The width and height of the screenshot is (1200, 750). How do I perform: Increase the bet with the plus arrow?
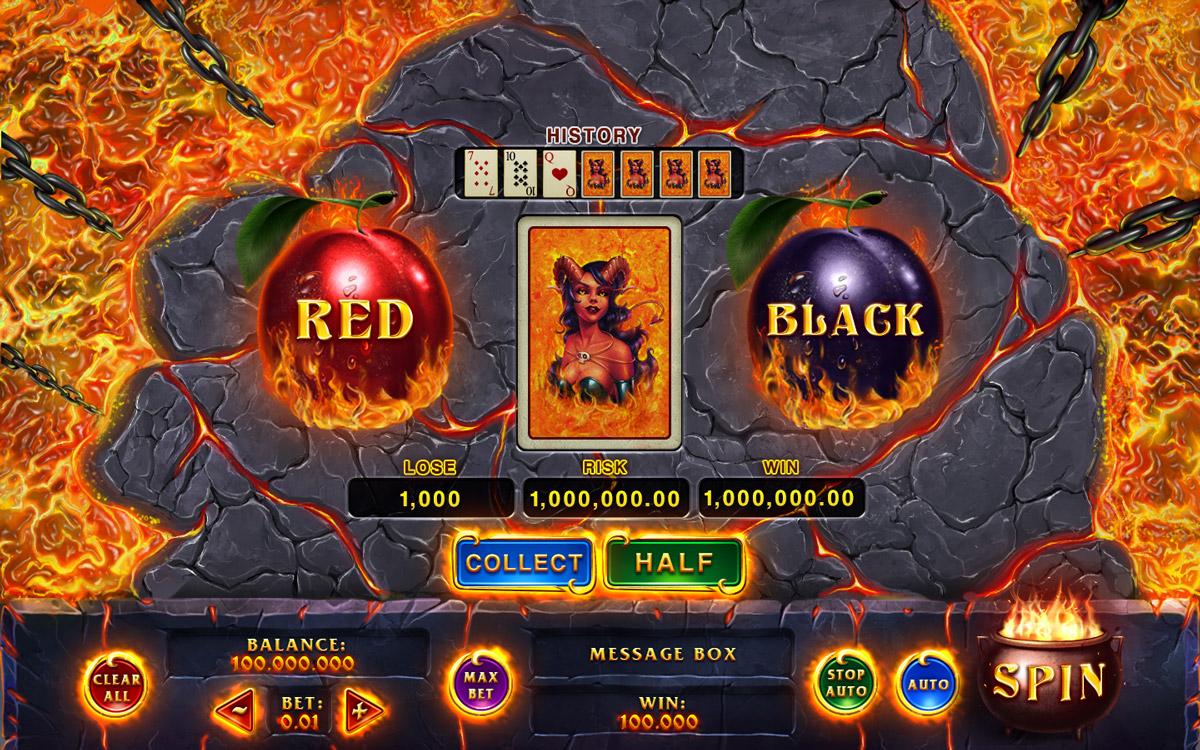[x=360, y=712]
